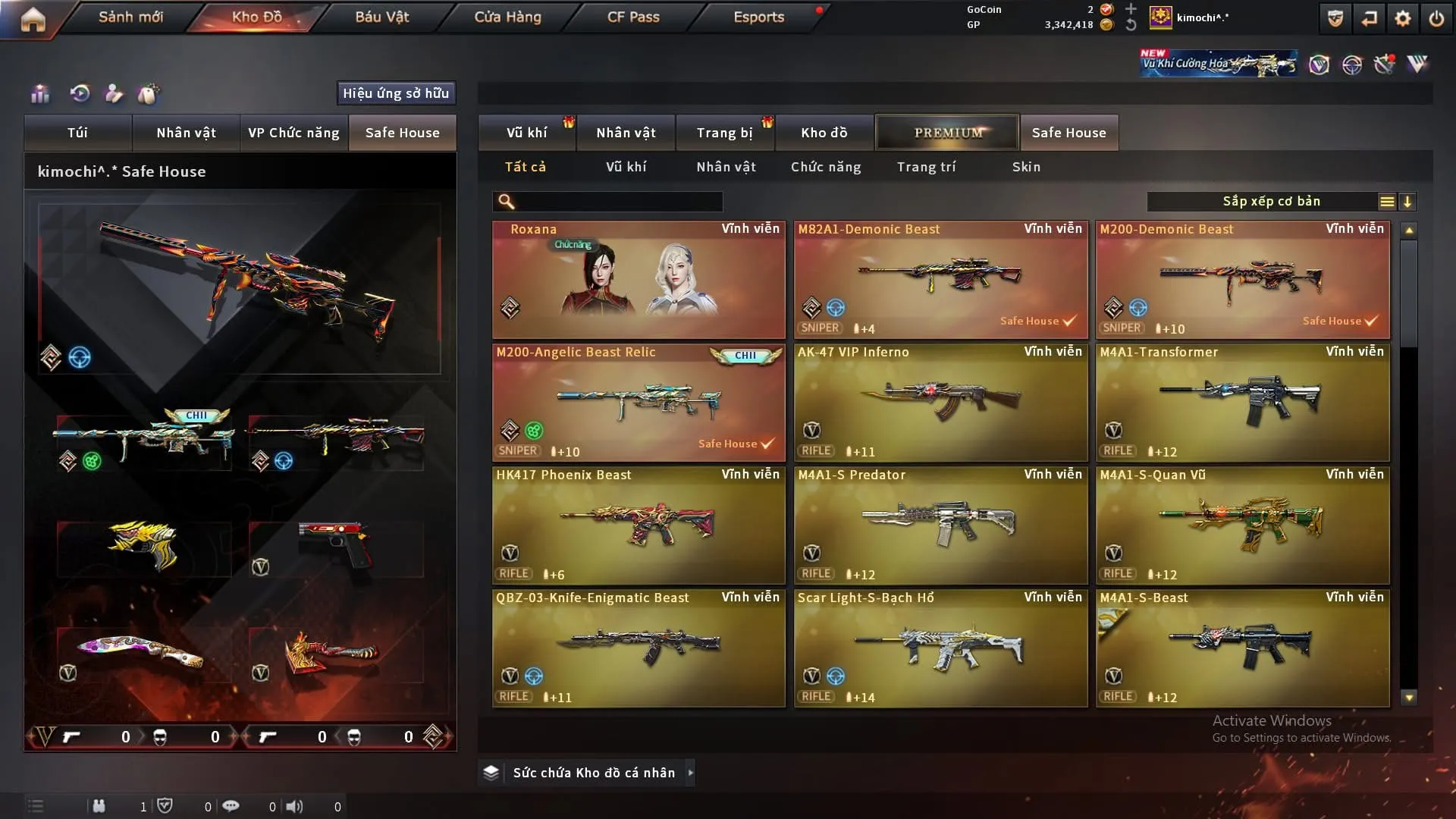Open settings via the gear icon
This screenshot has height=819, width=1456.
[x=1403, y=18]
